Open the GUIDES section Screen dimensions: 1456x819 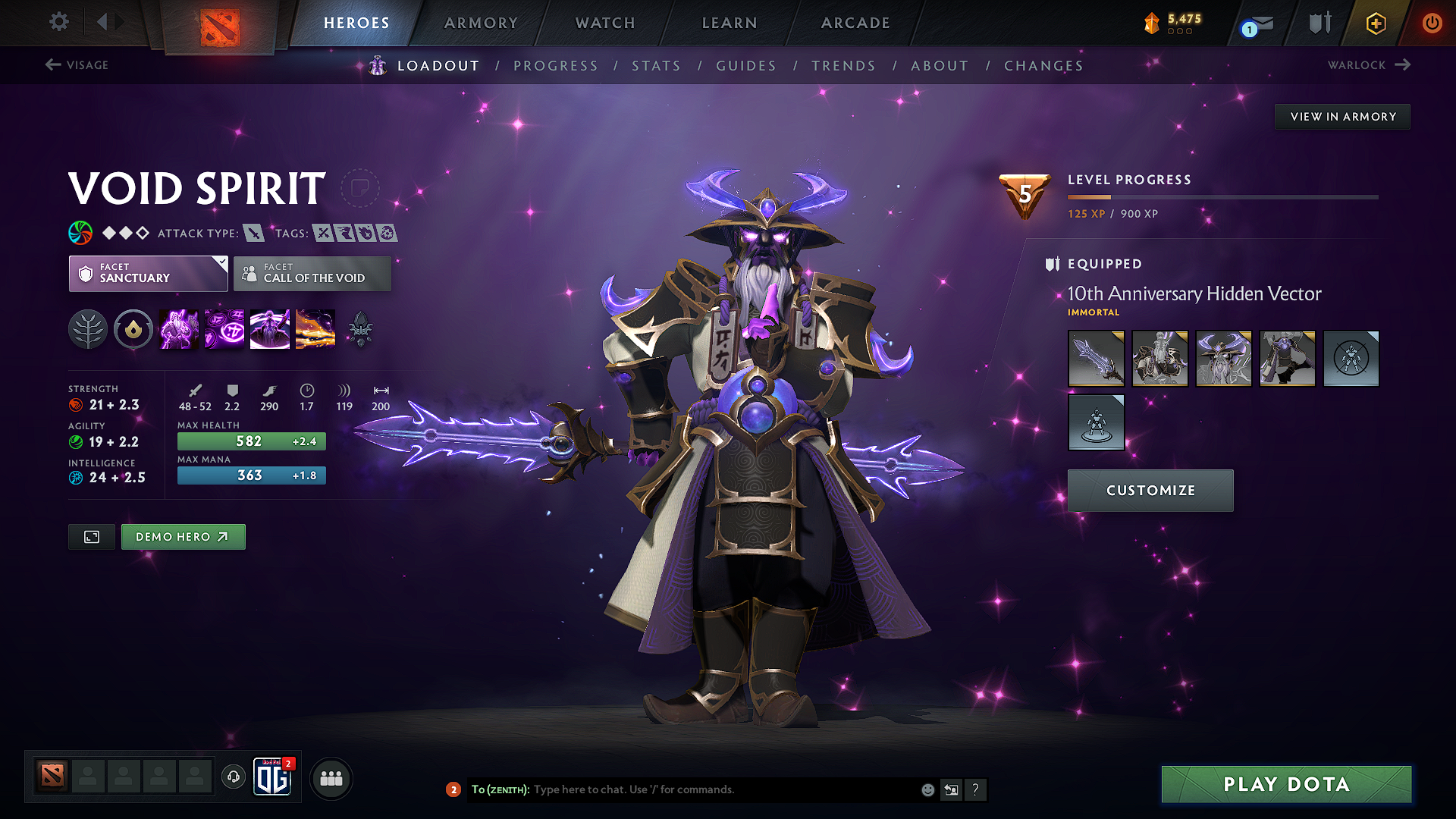(x=745, y=66)
